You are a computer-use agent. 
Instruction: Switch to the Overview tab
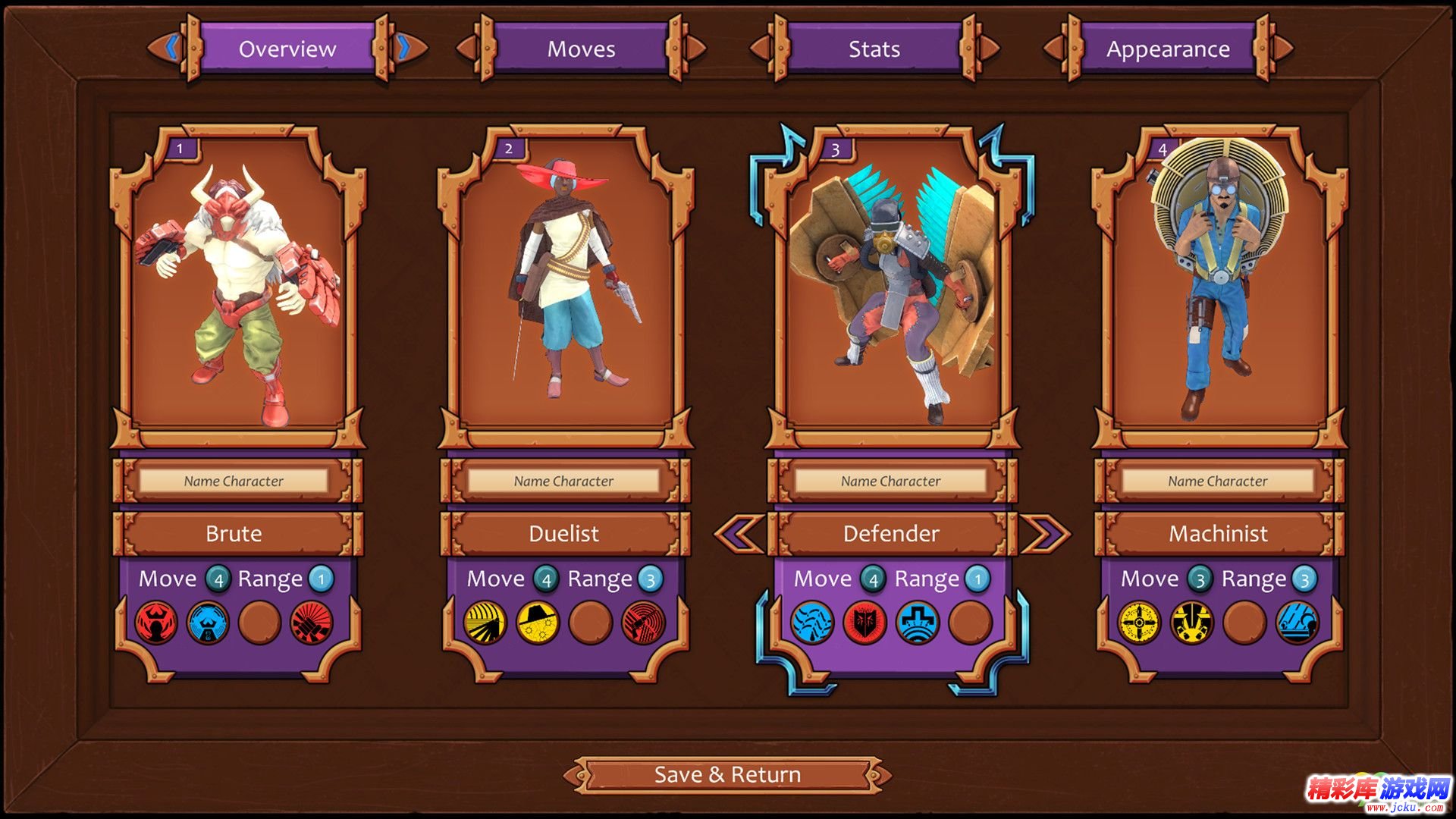[287, 49]
